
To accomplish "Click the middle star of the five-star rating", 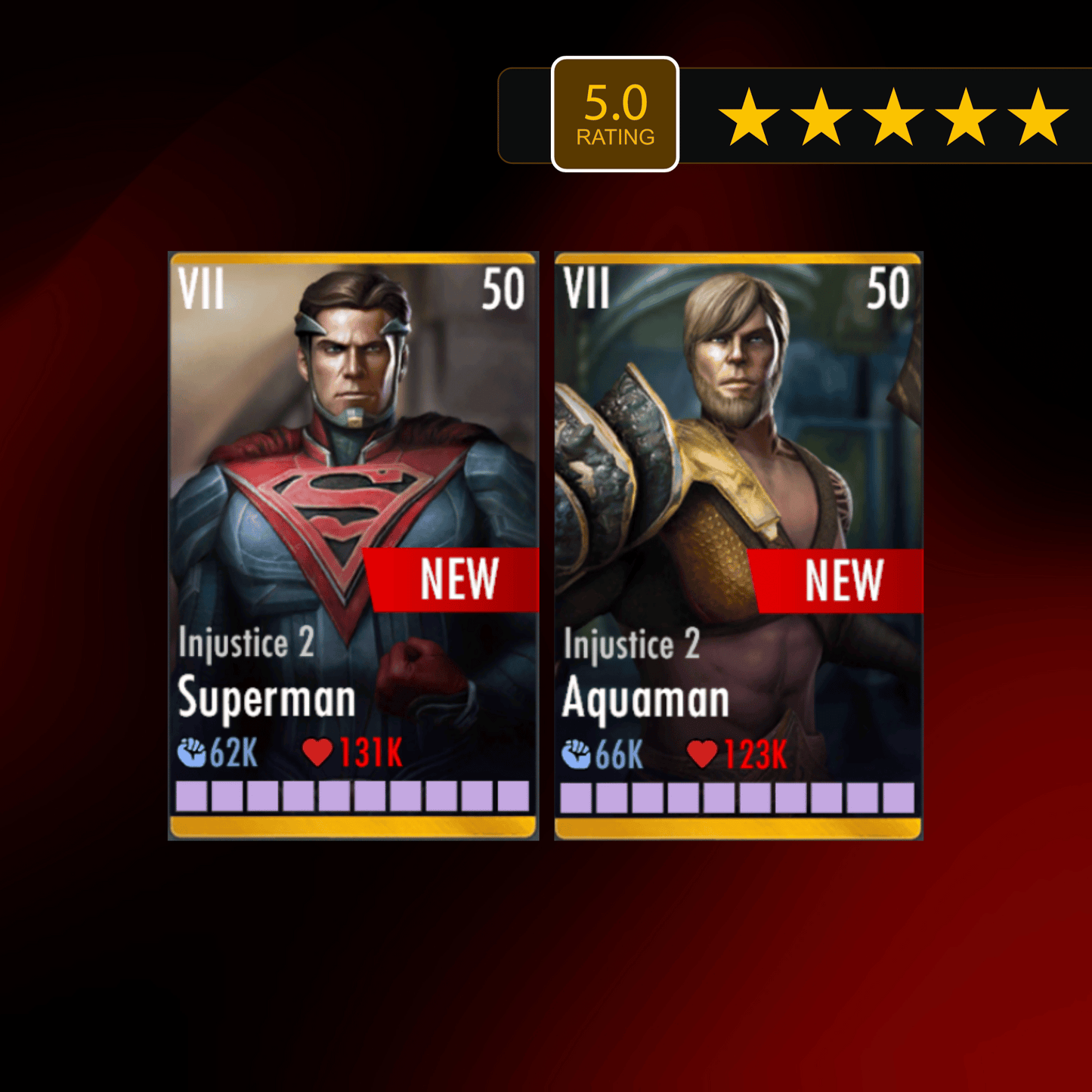I will pyautogui.click(x=896, y=115).
